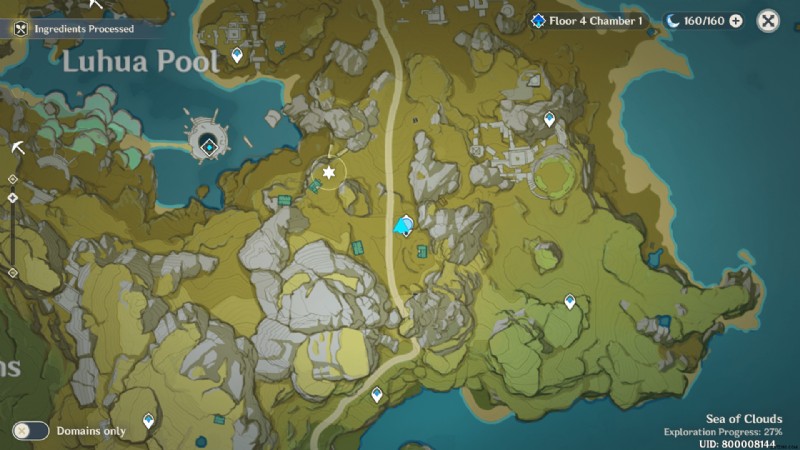The height and width of the screenshot is (450, 800).
Task: Select the teleport waypoint beside the Luhua Pool label
Action: 237,54
